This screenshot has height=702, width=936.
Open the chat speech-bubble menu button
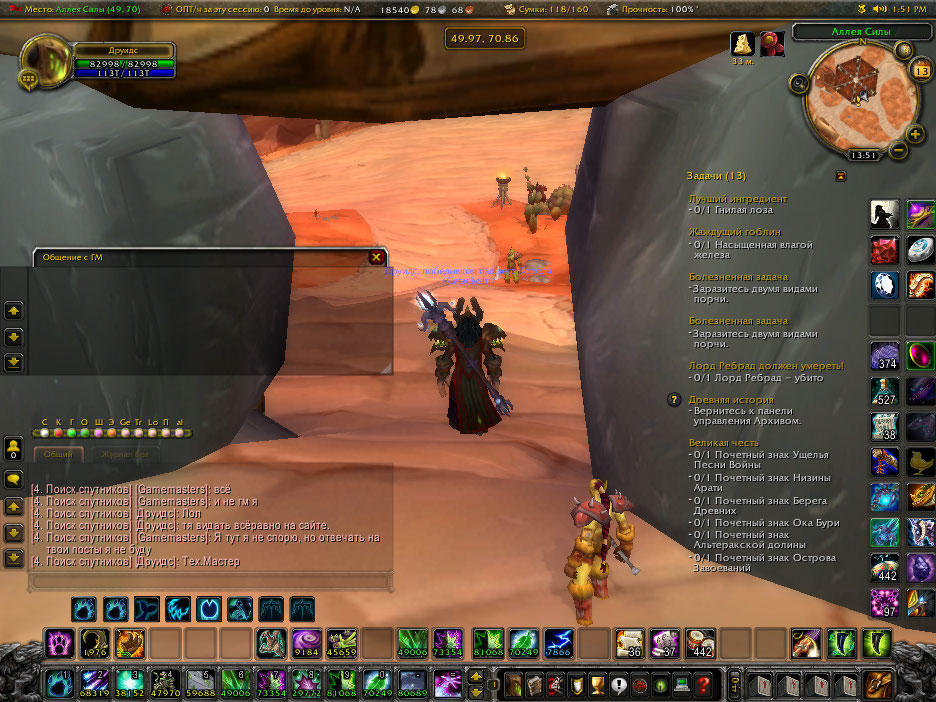(x=14, y=480)
